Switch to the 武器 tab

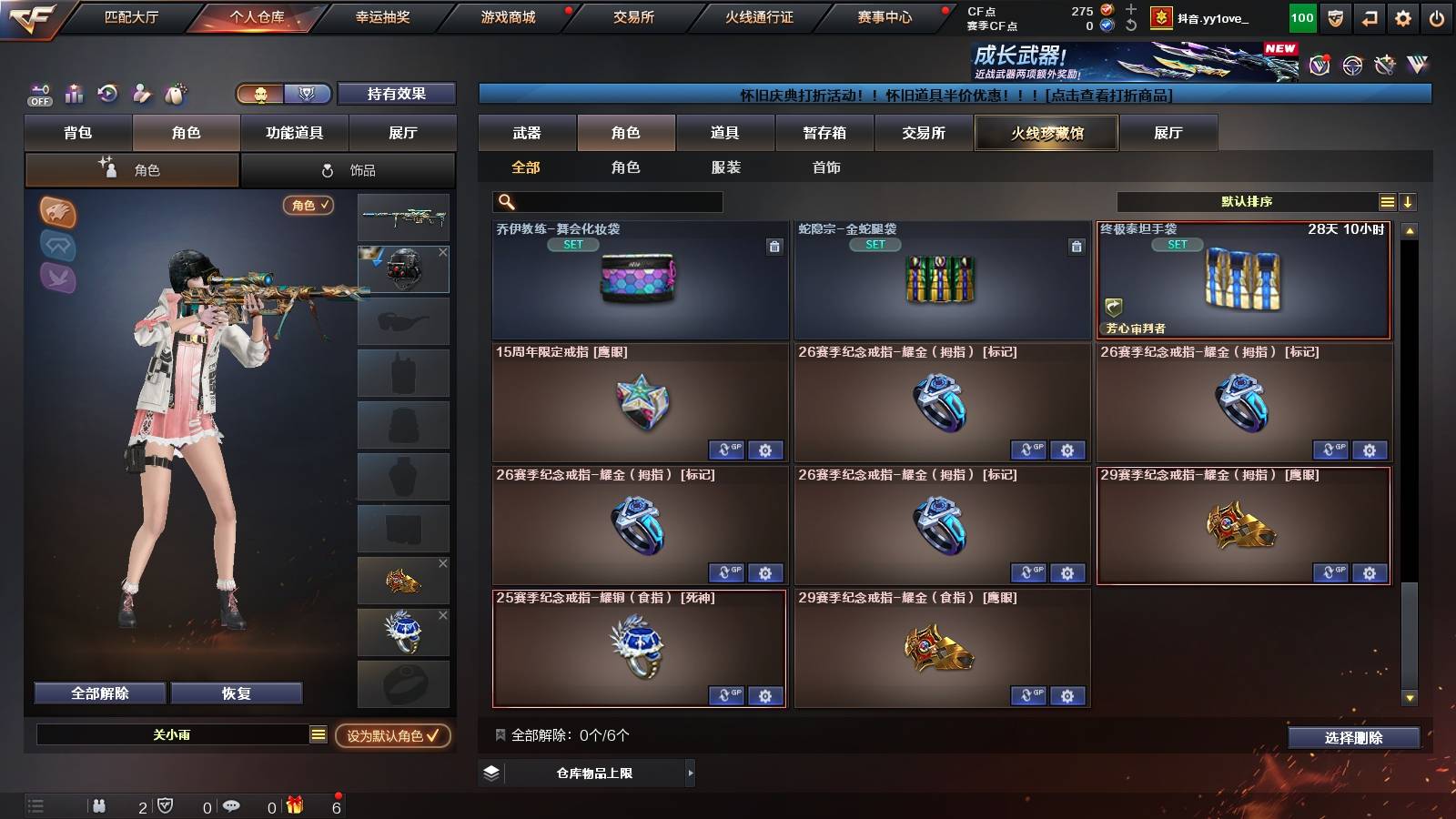tap(529, 133)
